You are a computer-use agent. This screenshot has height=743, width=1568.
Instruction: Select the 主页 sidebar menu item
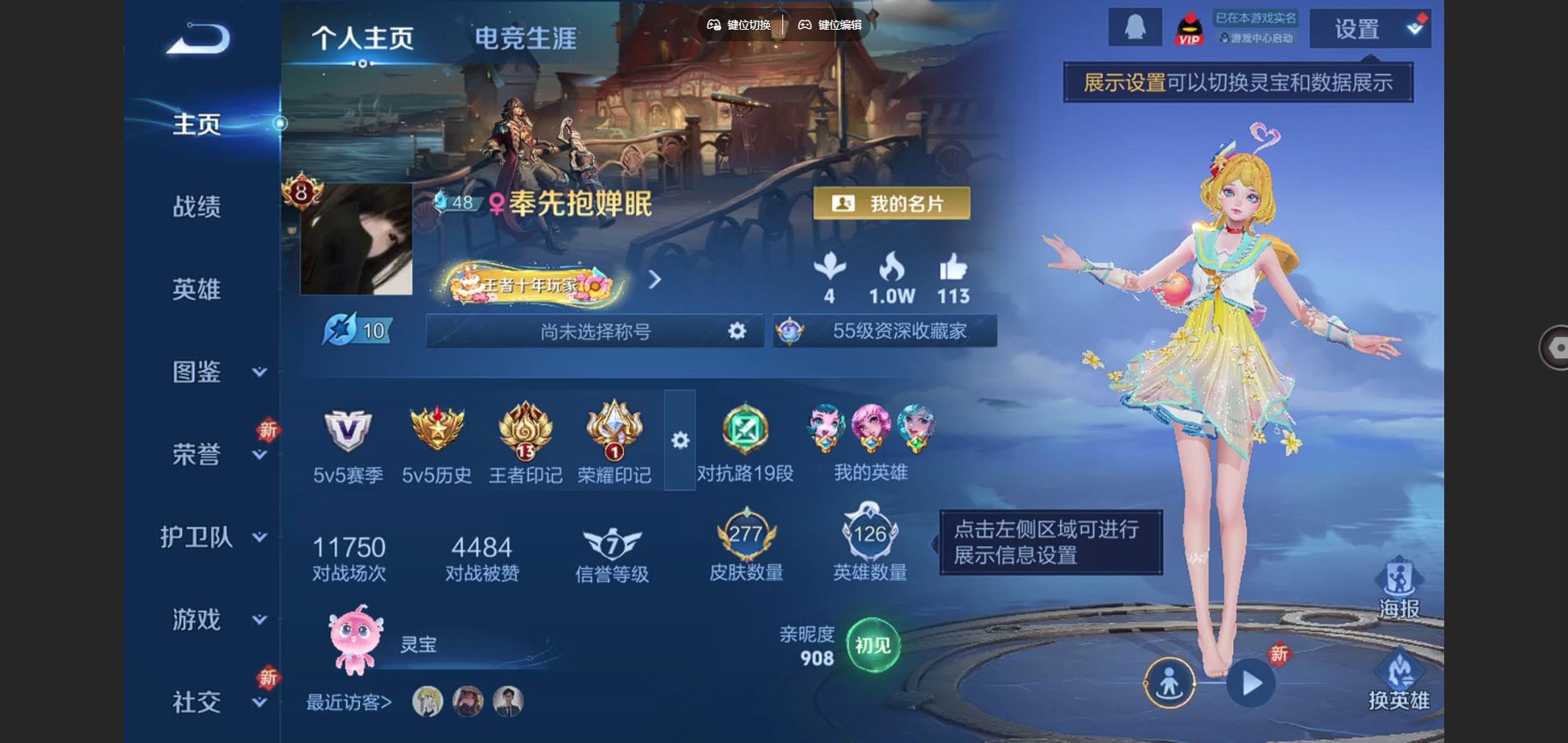tap(196, 122)
